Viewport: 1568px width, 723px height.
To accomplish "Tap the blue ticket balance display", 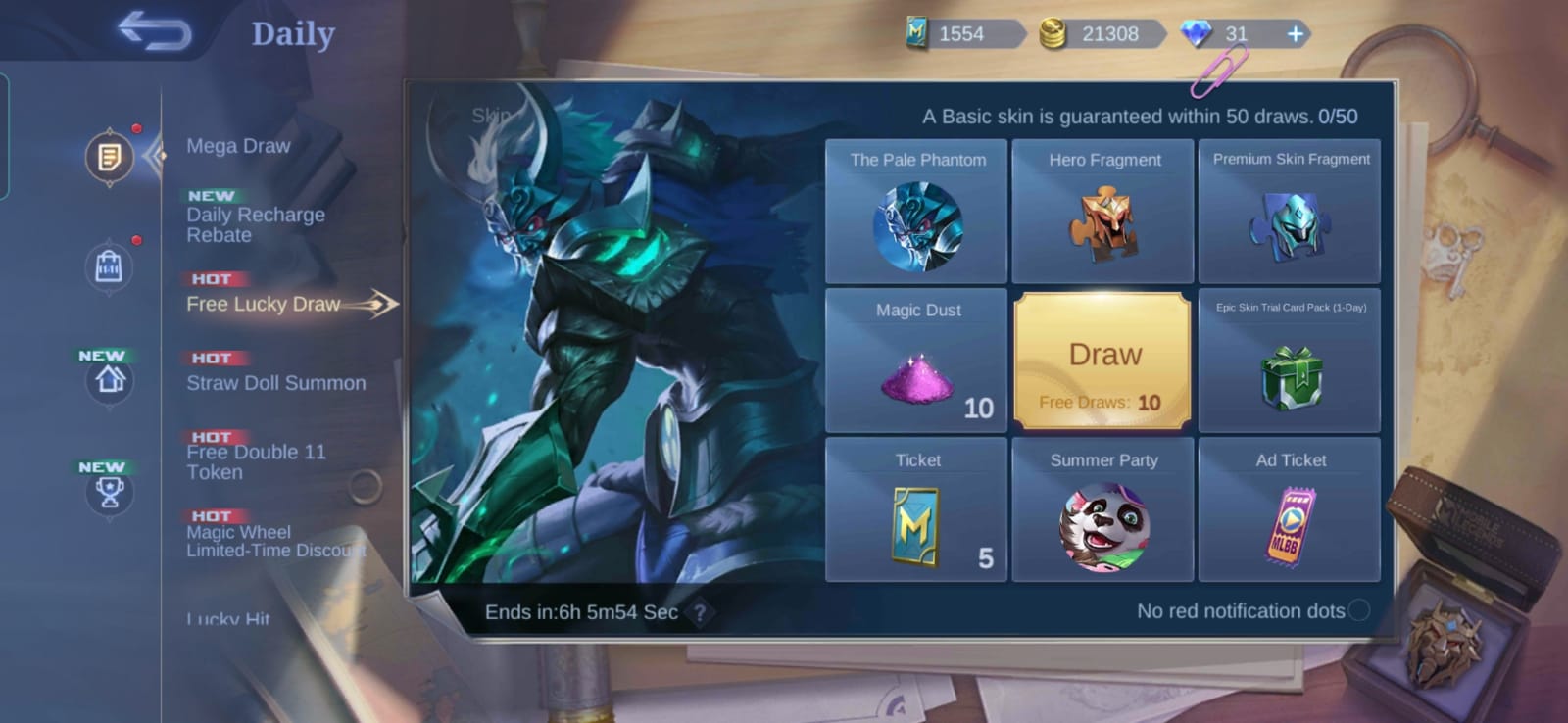I will [x=965, y=34].
